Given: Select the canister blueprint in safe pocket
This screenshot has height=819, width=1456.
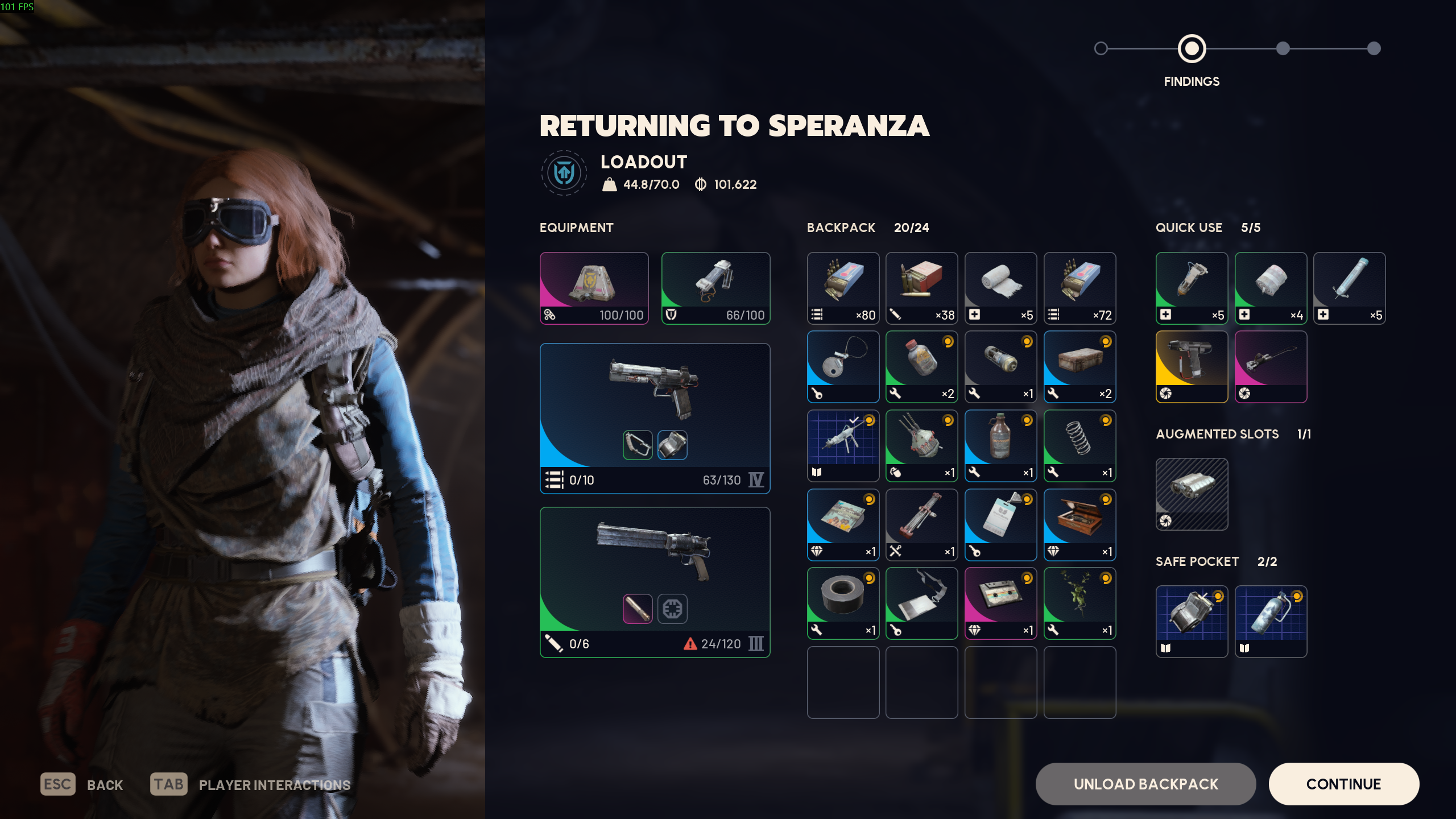Looking at the screenshot, I should pos(1271,621).
